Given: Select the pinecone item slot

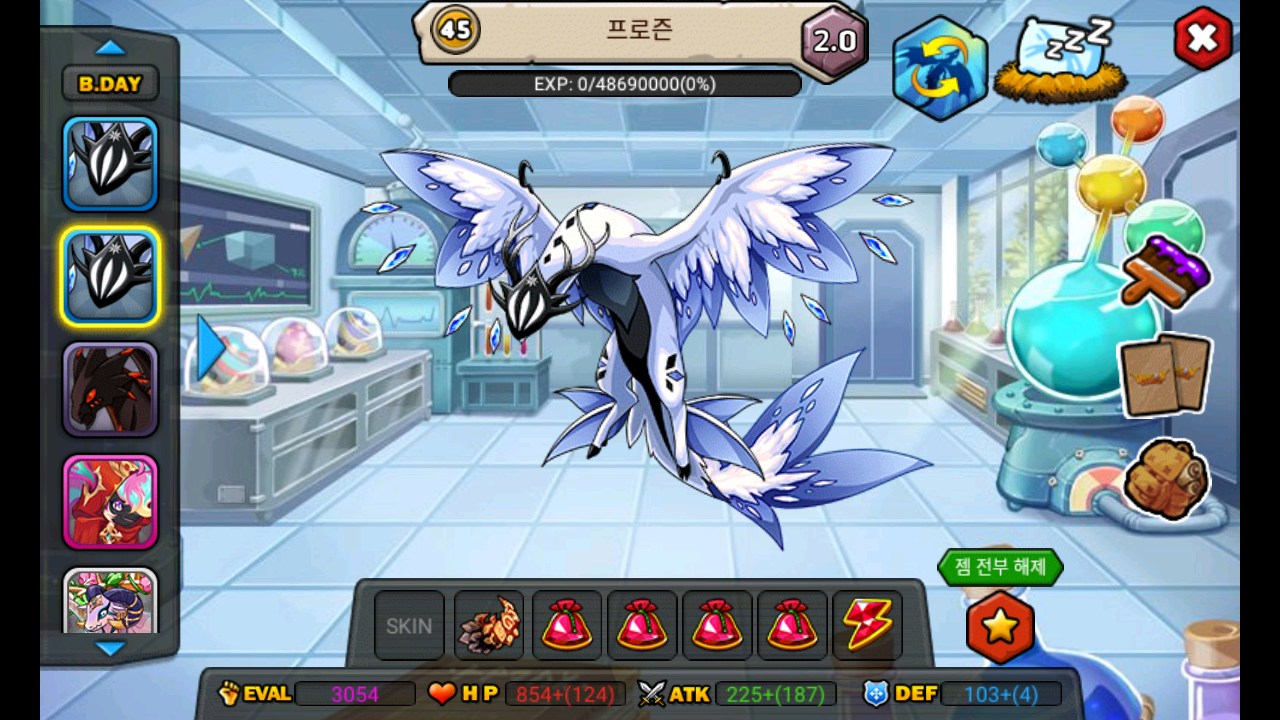Looking at the screenshot, I should point(489,626).
